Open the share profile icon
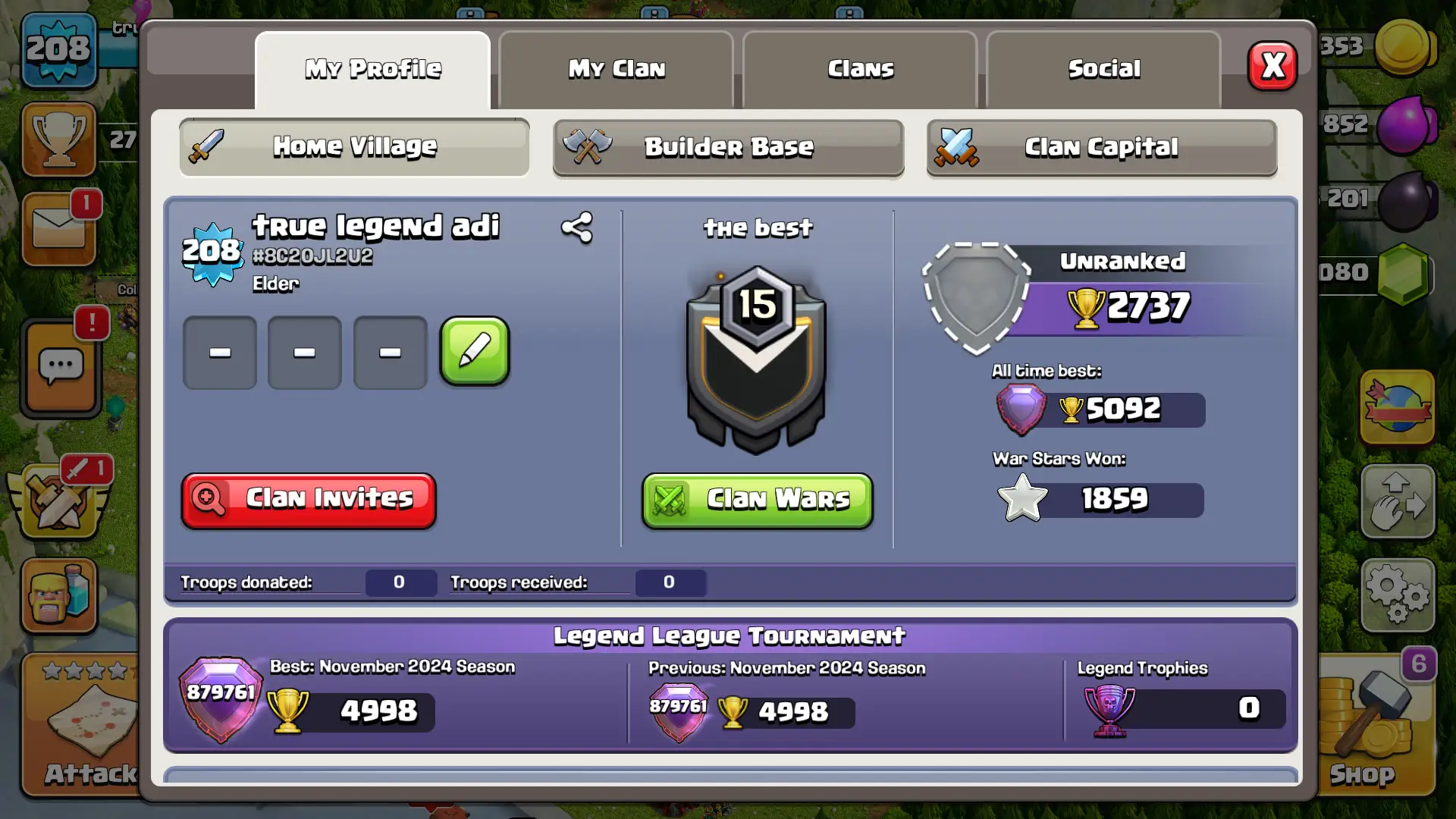Viewport: 1456px width, 819px height. coord(576,226)
